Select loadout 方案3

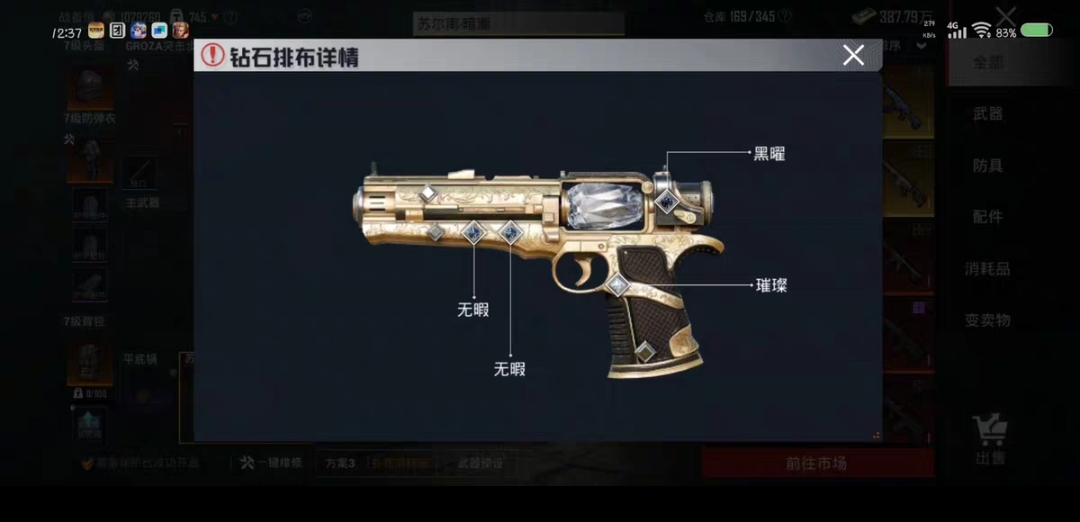(x=339, y=463)
